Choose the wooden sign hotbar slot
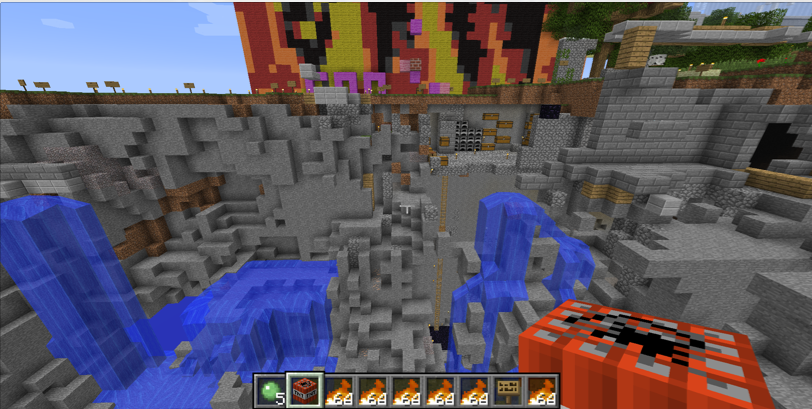Image resolution: width=812 pixels, height=409 pixels. [x=508, y=391]
